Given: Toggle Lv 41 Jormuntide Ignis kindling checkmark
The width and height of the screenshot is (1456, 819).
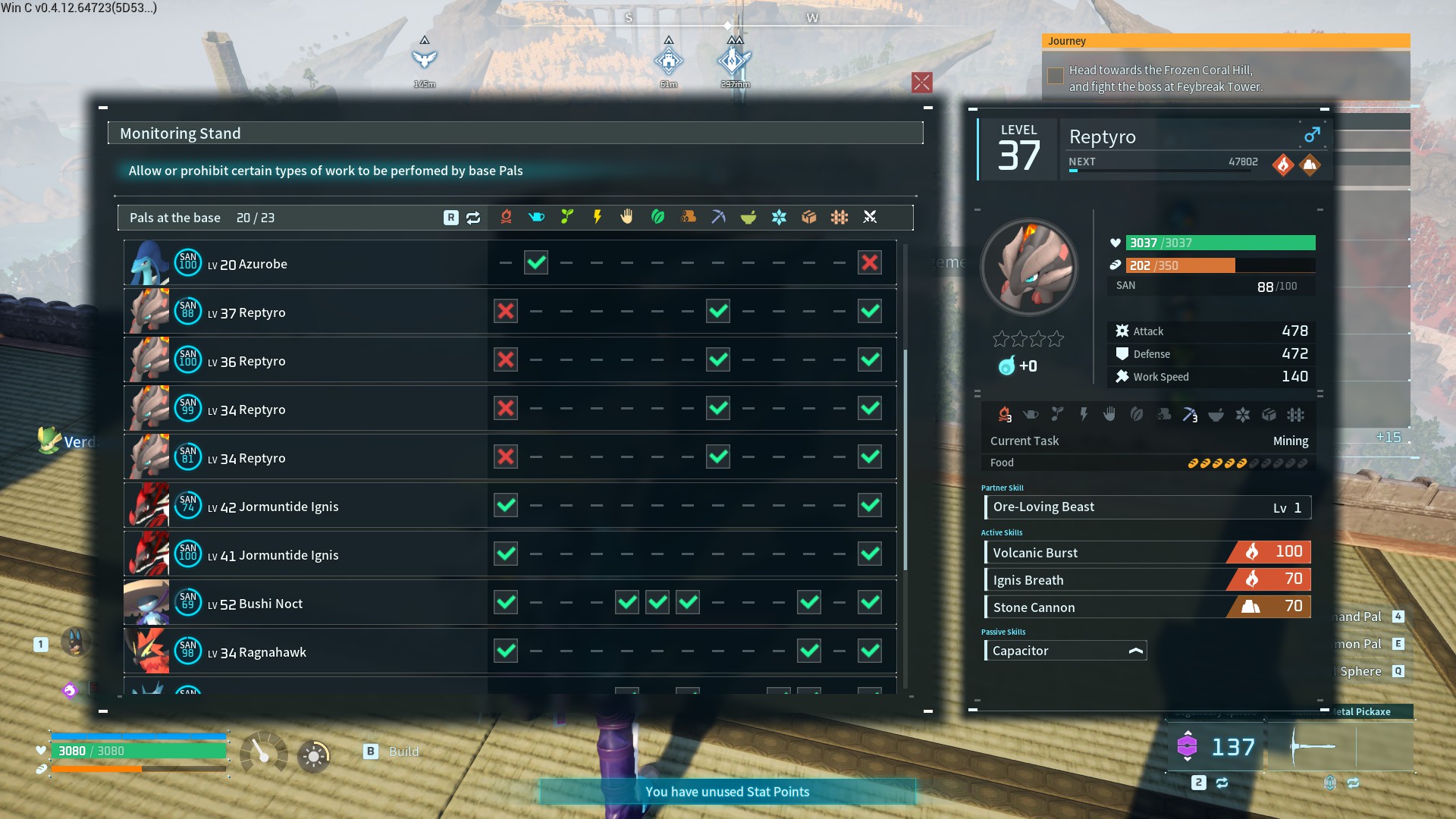Looking at the screenshot, I should 506,554.
